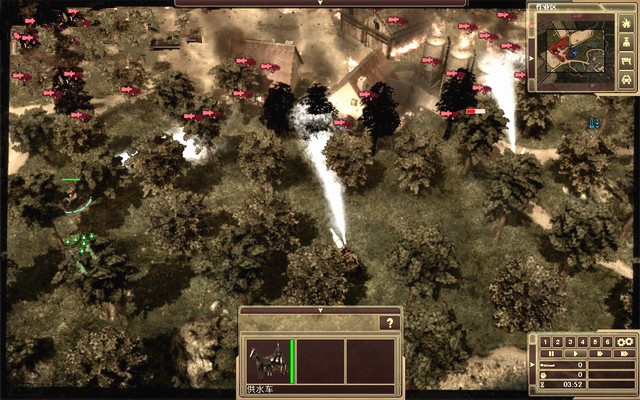Select control group 4
Image resolution: width=640 pixels, height=400 pixels.
(582, 342)
